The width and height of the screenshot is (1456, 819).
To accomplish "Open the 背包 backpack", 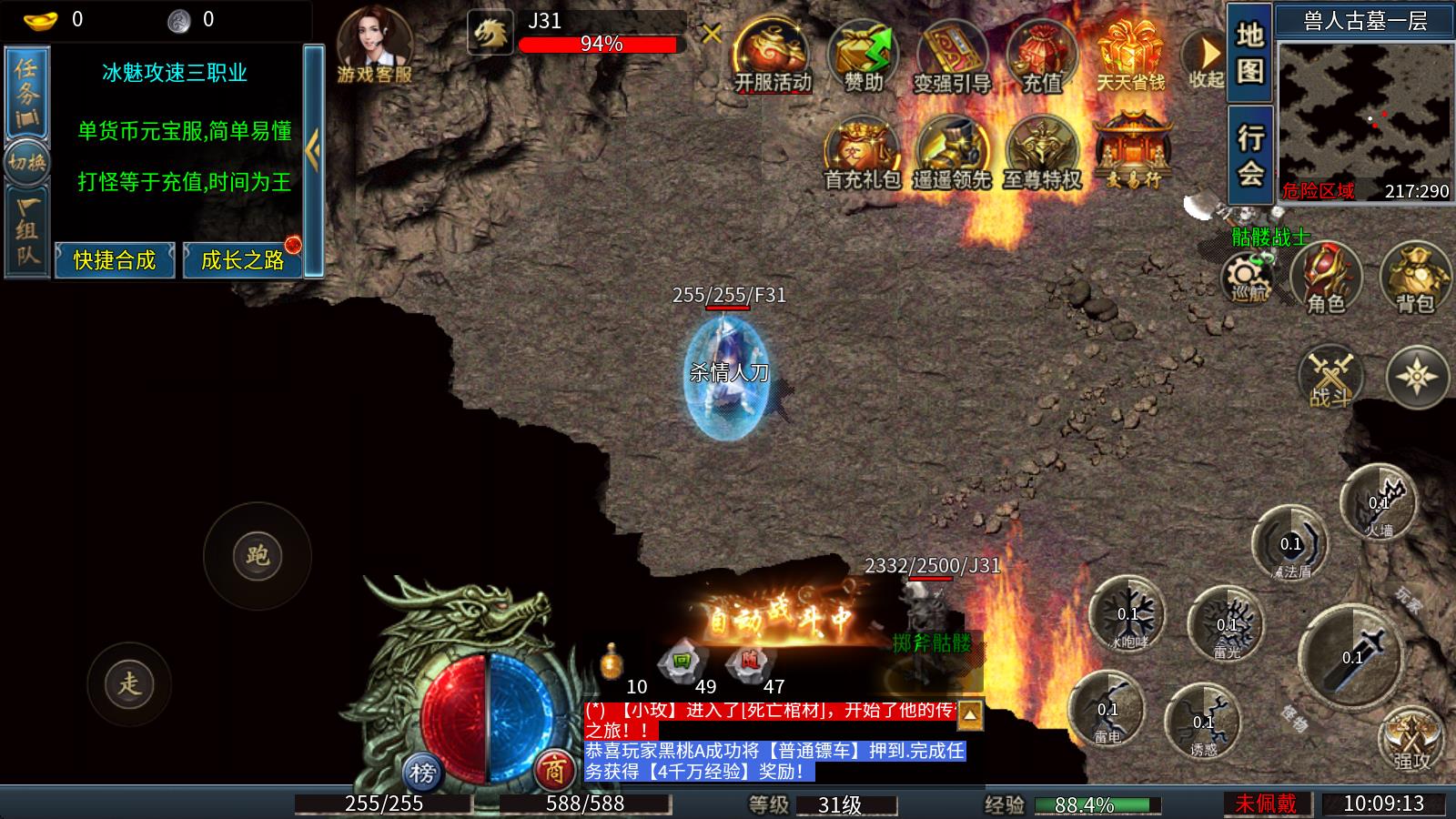I will click(x=1415, y=278).
